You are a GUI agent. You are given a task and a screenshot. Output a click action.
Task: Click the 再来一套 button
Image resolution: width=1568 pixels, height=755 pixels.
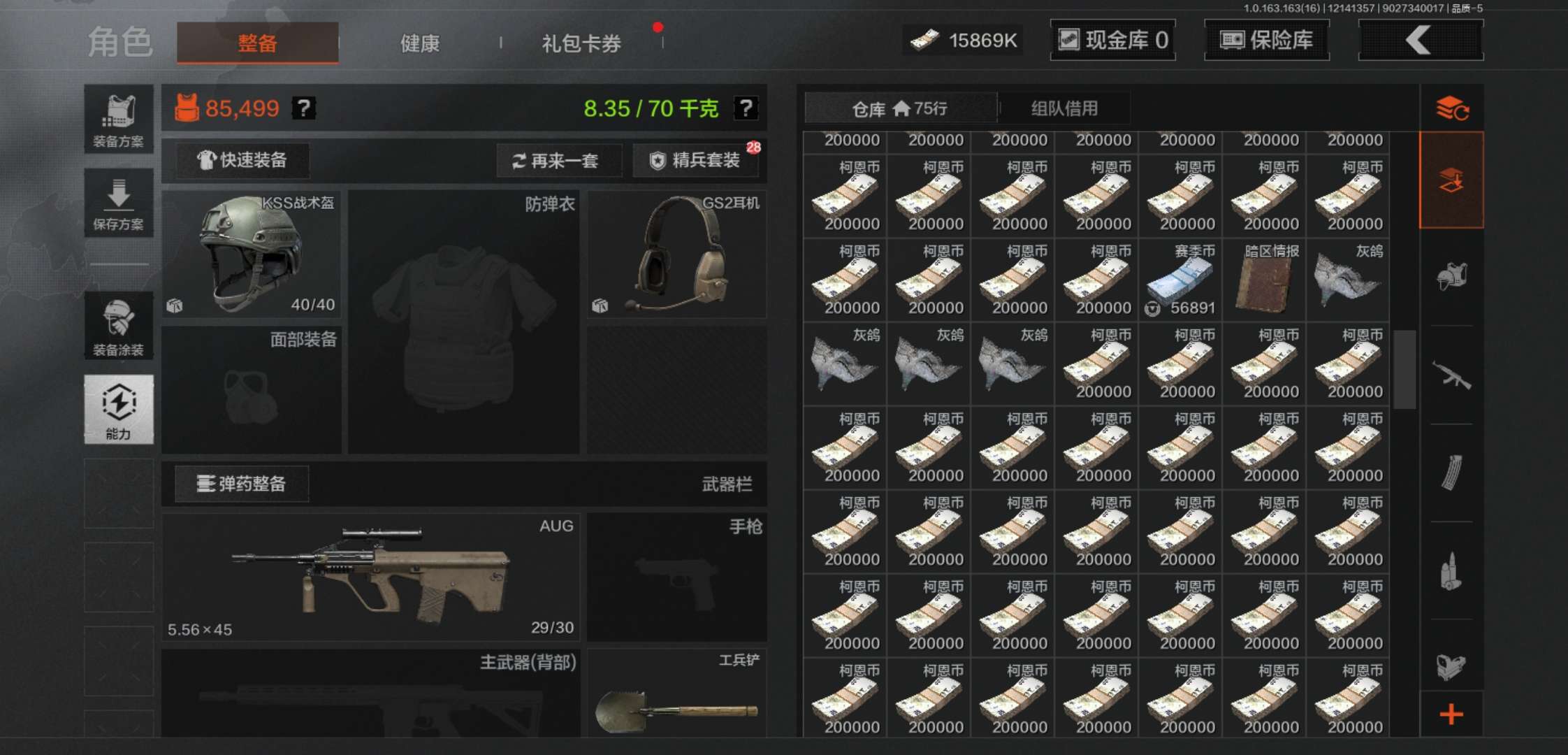(559, 161)
